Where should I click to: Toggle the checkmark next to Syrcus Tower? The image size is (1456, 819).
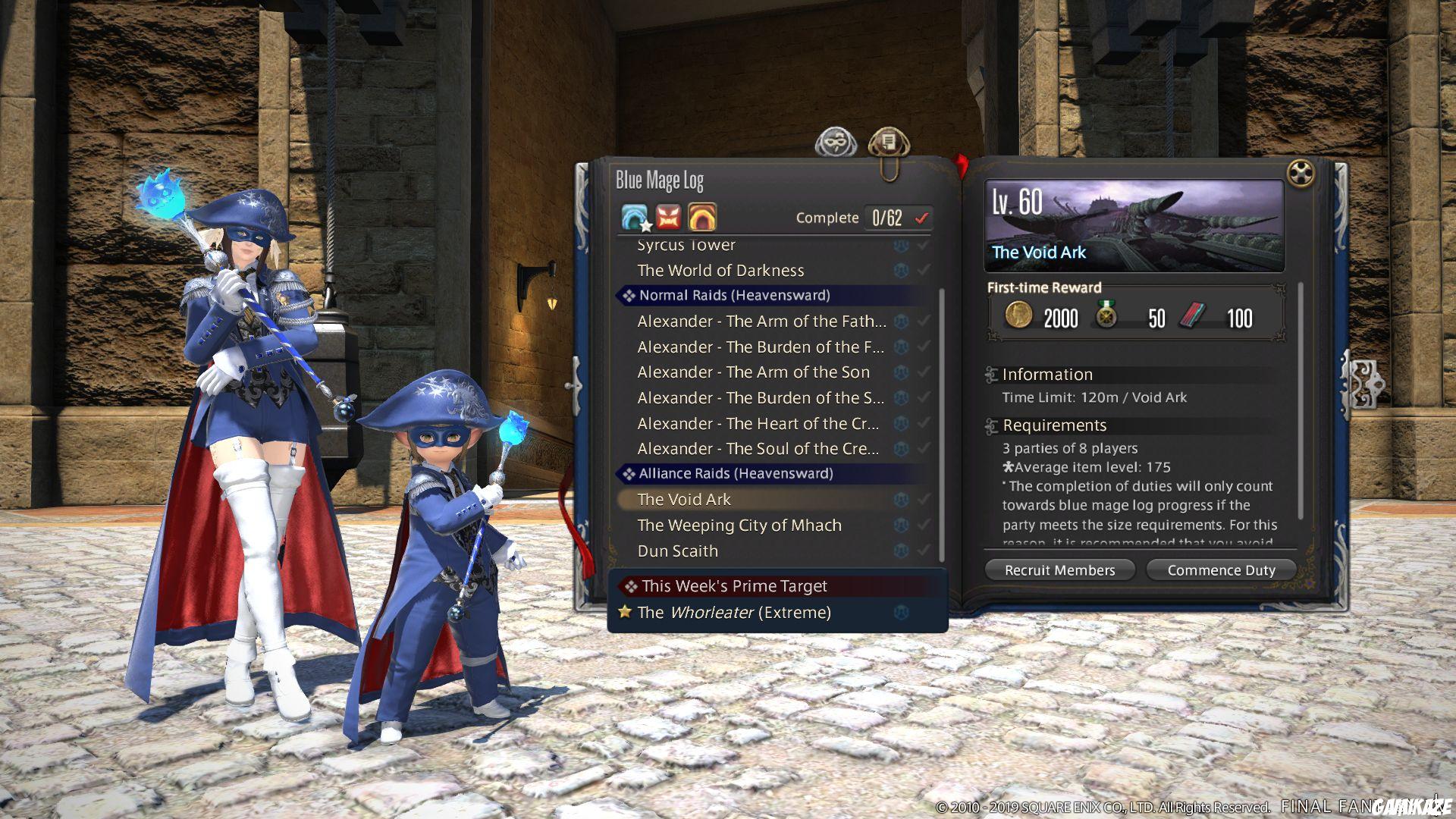click(924, 244)
